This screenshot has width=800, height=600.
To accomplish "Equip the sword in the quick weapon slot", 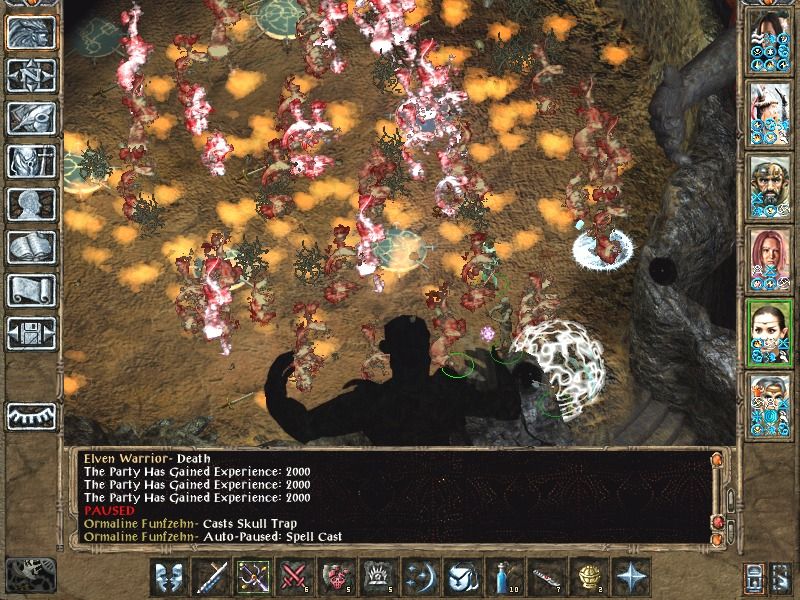I will 211,576.
